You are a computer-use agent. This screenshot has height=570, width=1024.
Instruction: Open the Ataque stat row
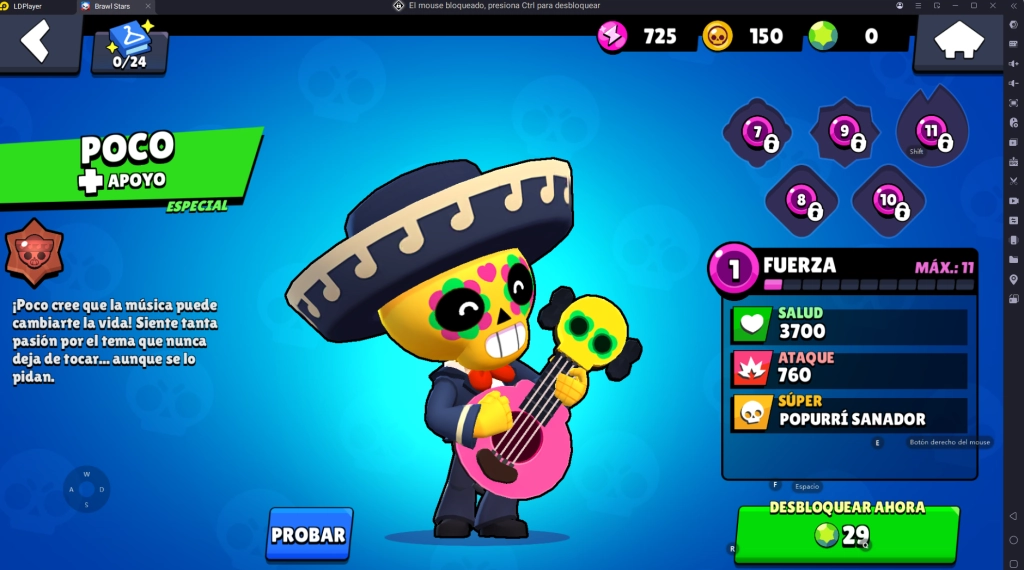click(849, 368)
